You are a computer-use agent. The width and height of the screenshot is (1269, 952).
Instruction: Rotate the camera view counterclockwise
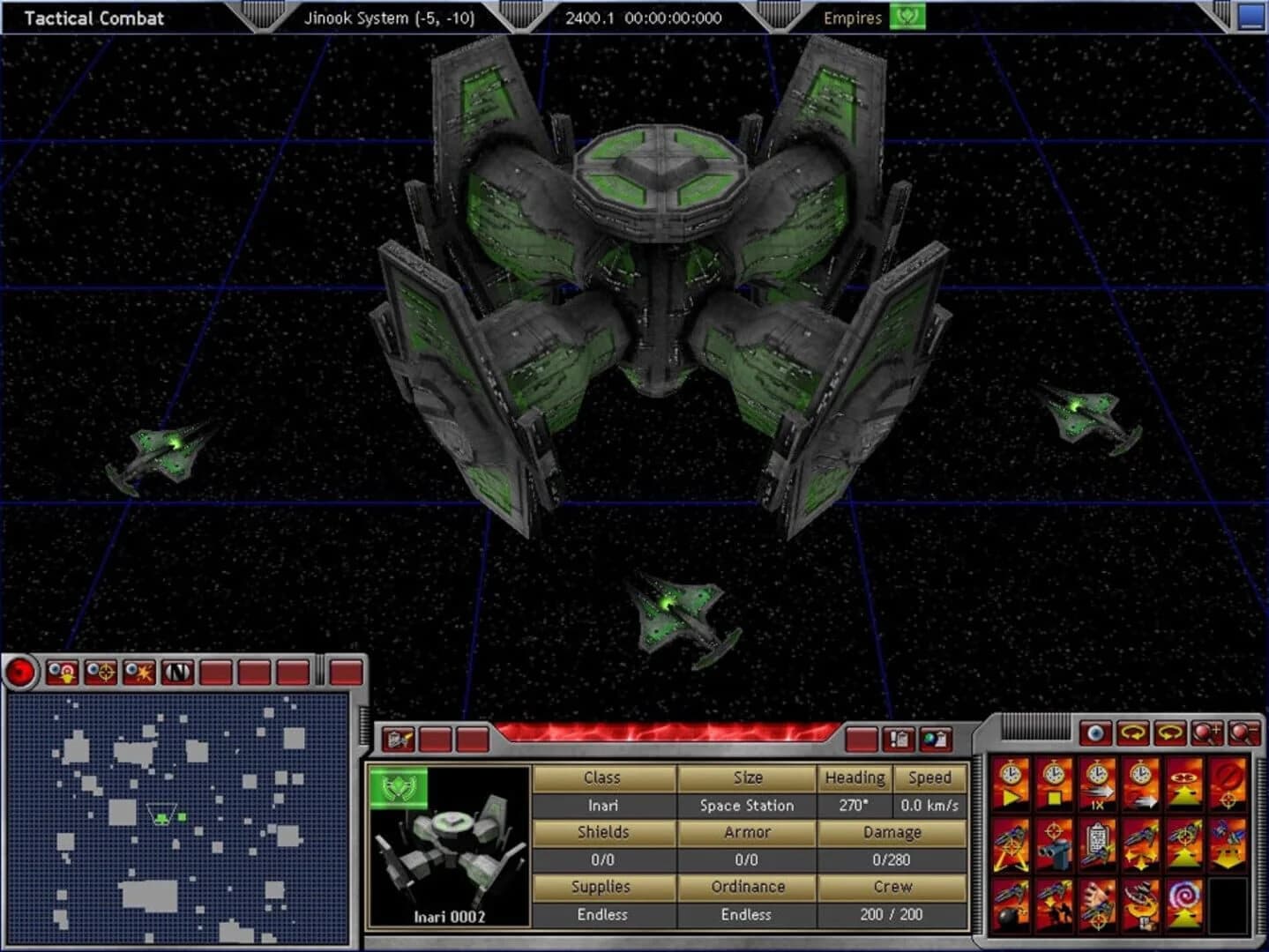tap(1133, 732)
